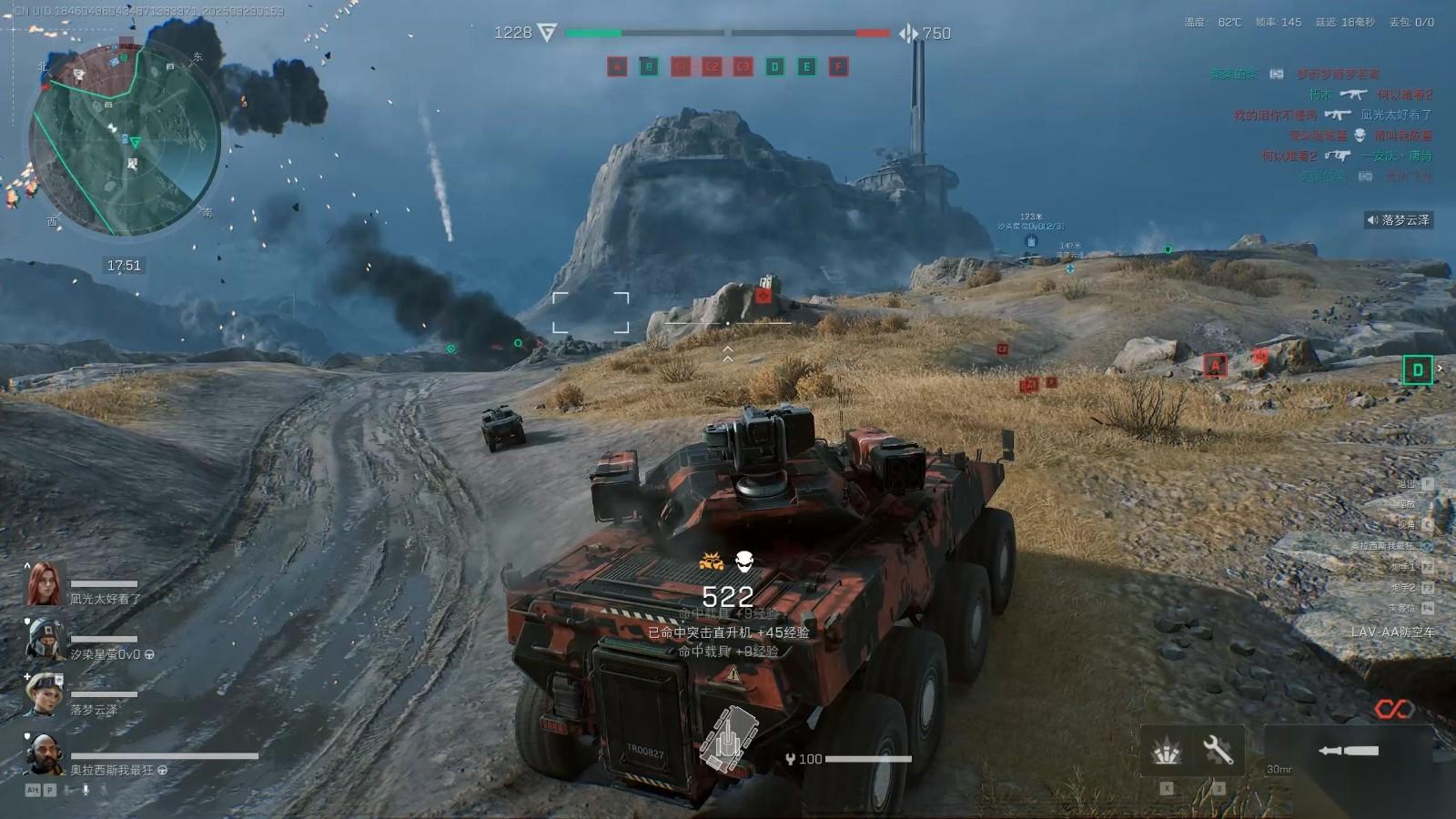The image size is (1456, 819).
Task: Select squadmate 凪光太好看了 portrait
Action: (43, 585)
